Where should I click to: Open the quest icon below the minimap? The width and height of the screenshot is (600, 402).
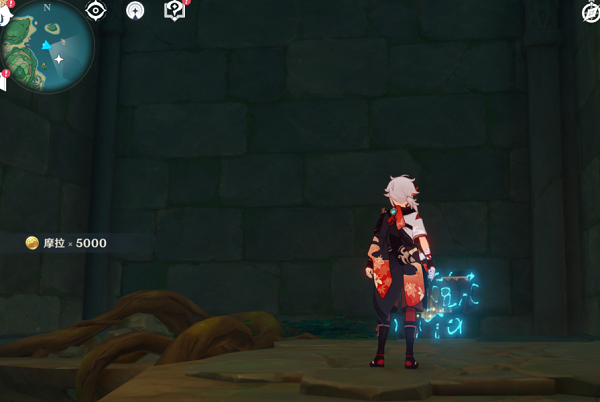pos(3,82)
